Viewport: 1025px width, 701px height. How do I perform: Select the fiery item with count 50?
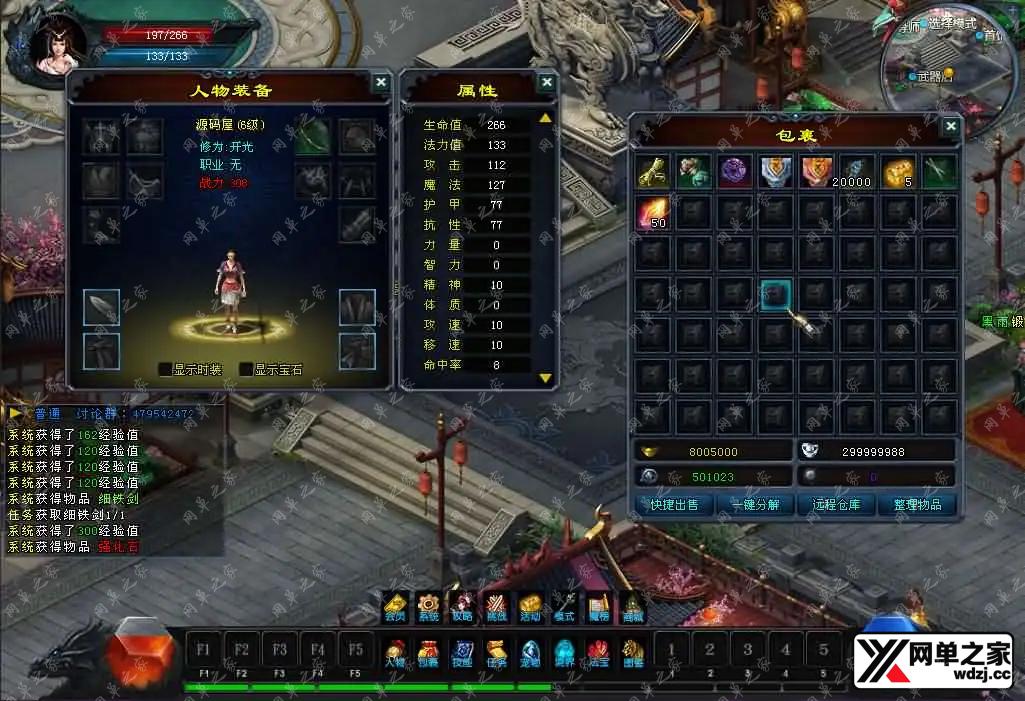pos(654,212)
